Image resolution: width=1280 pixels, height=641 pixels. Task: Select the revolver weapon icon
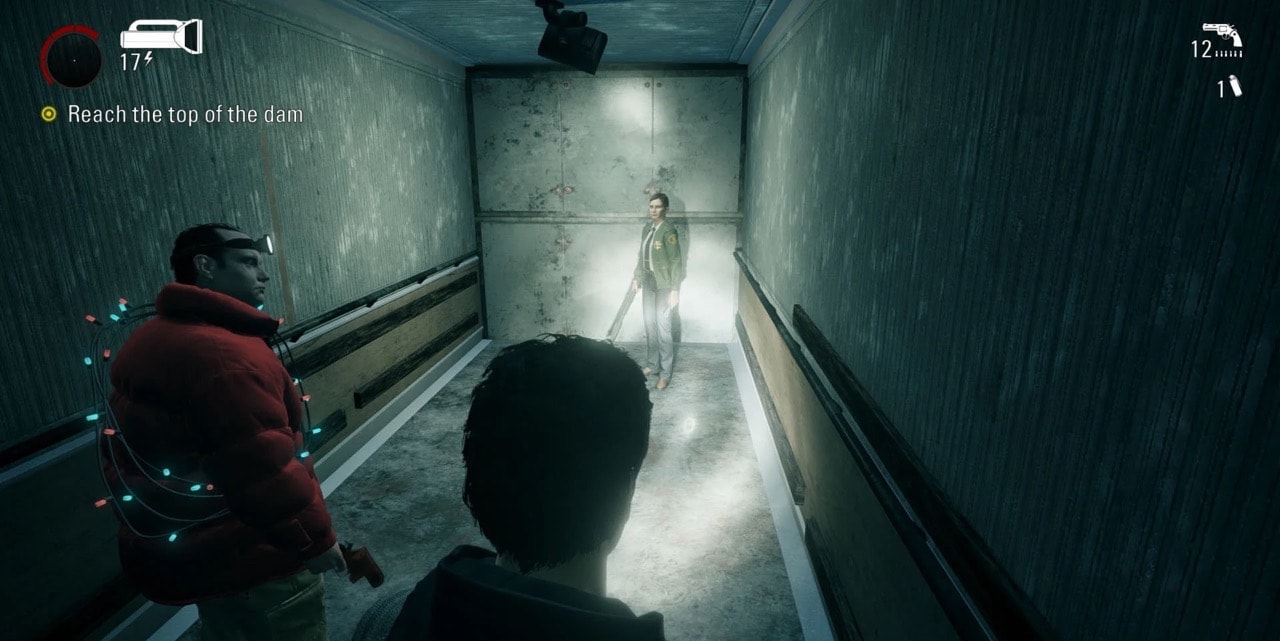[1222, 33]
